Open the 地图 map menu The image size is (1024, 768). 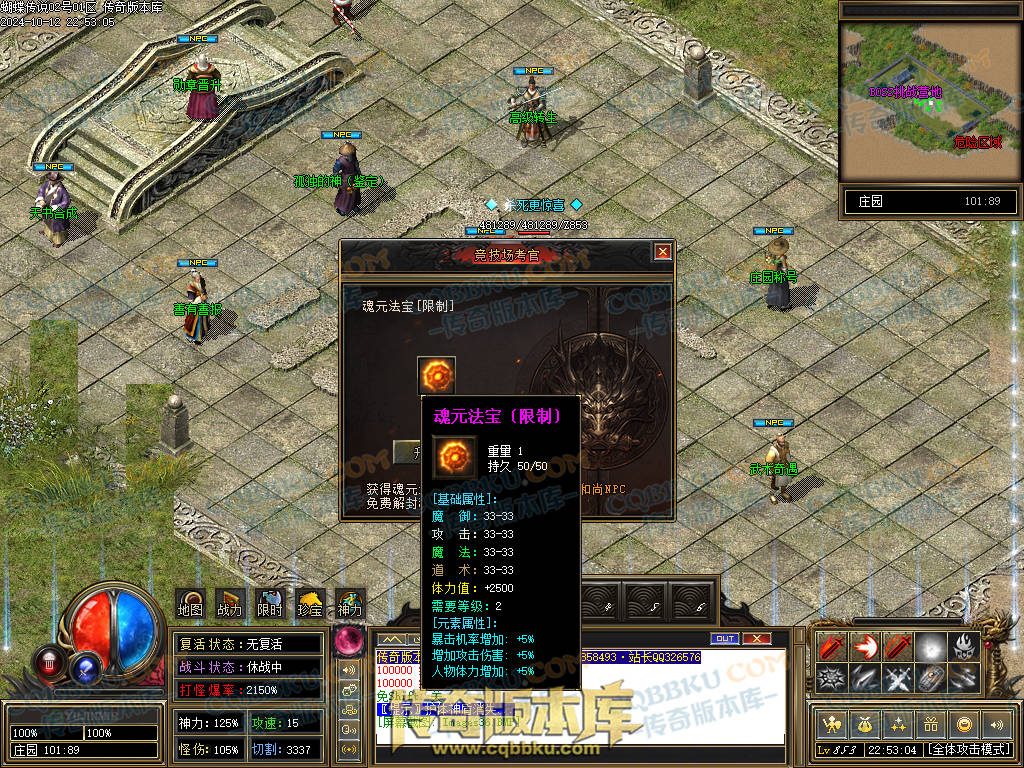point(190,603)
